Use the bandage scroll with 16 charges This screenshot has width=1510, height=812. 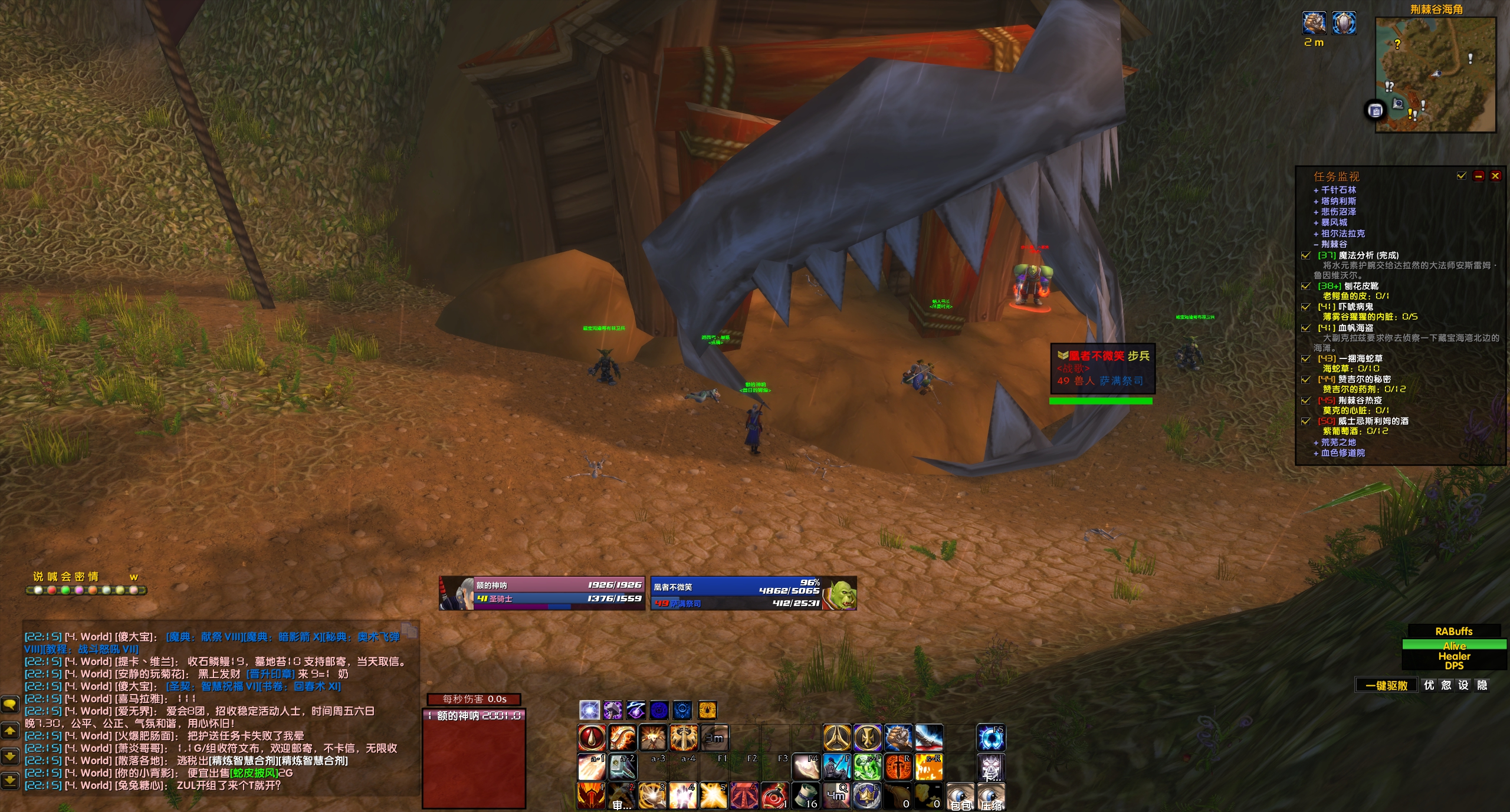(805, 795)
